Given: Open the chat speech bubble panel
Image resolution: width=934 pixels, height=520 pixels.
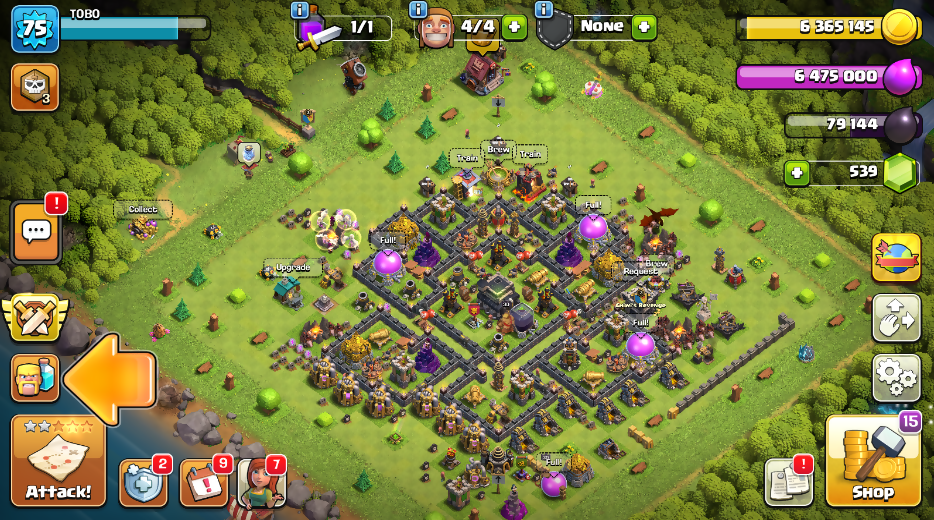Looking at the screenshot, I should (x=36, y=232).
